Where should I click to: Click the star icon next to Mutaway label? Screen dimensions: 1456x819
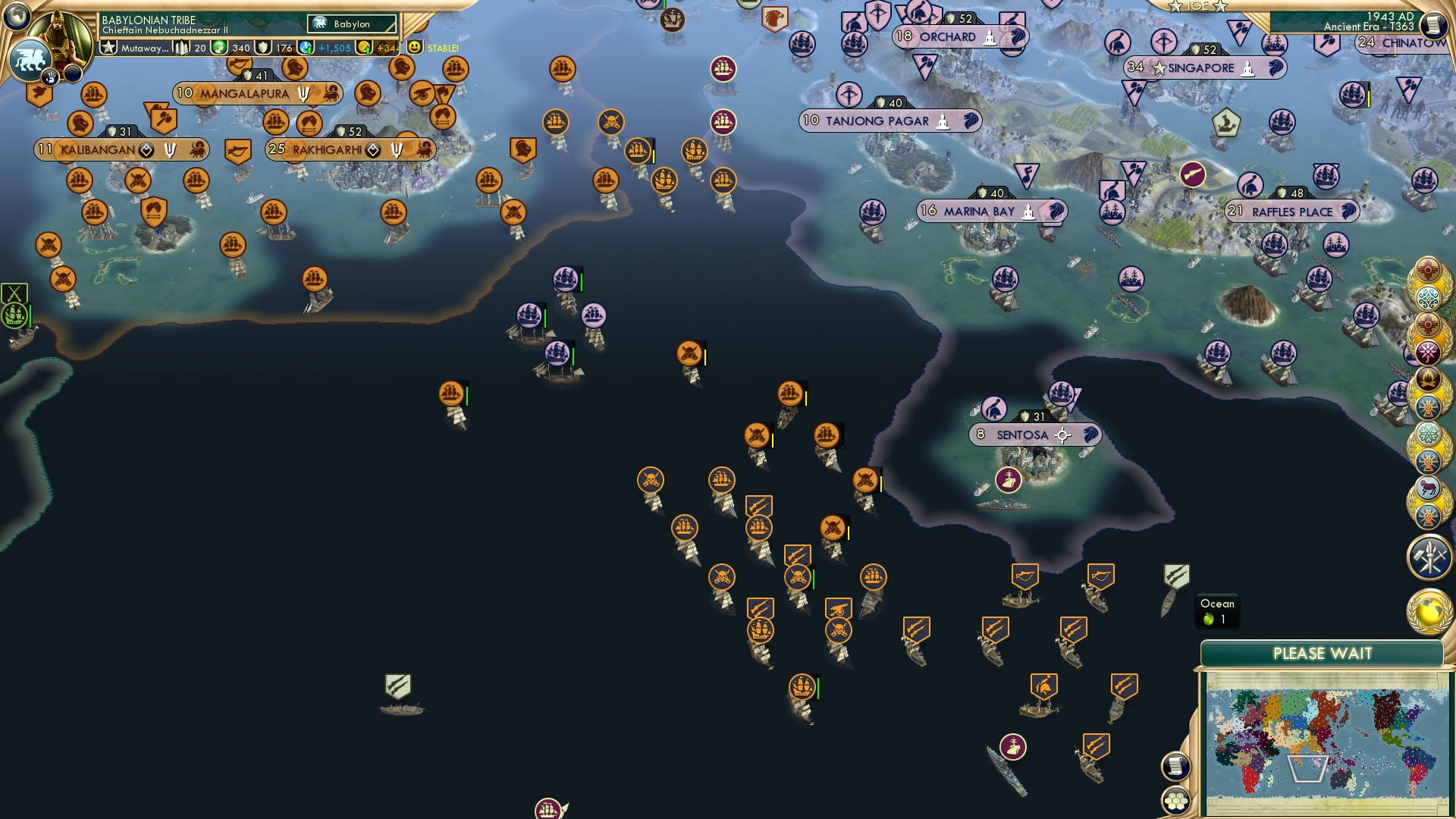coord(108,48)
